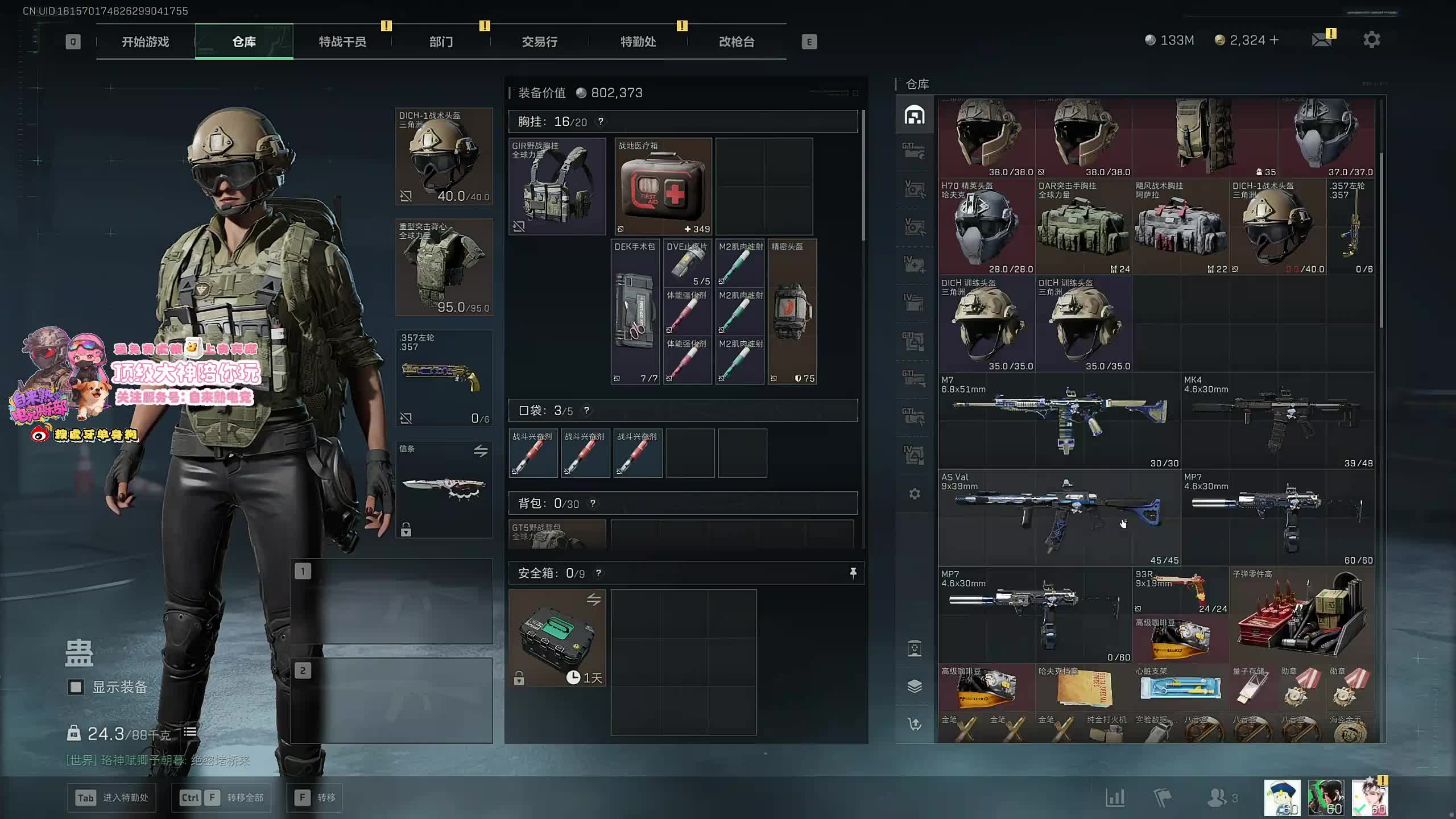Select the AS Val rifle in warehouse

point(1059,517)
